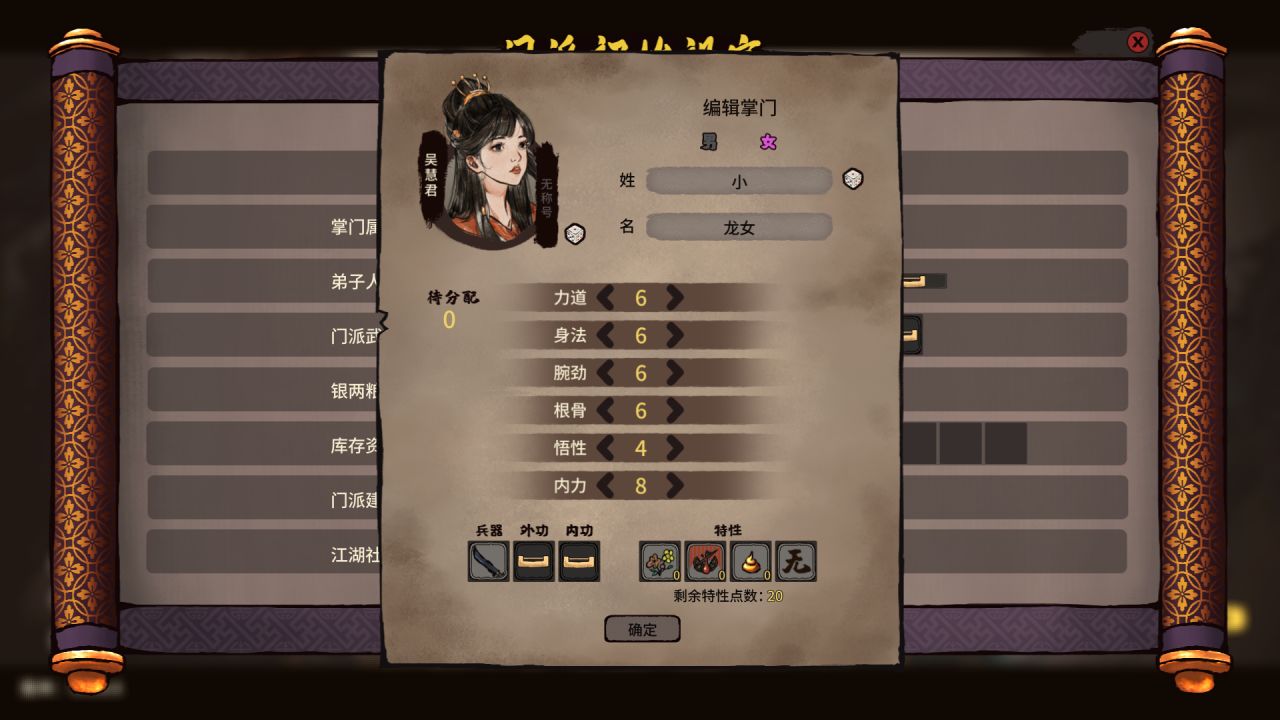Select the 无 (none) trait icon
This screenshot has height=720, width=1280.
[x=796, y=561]
